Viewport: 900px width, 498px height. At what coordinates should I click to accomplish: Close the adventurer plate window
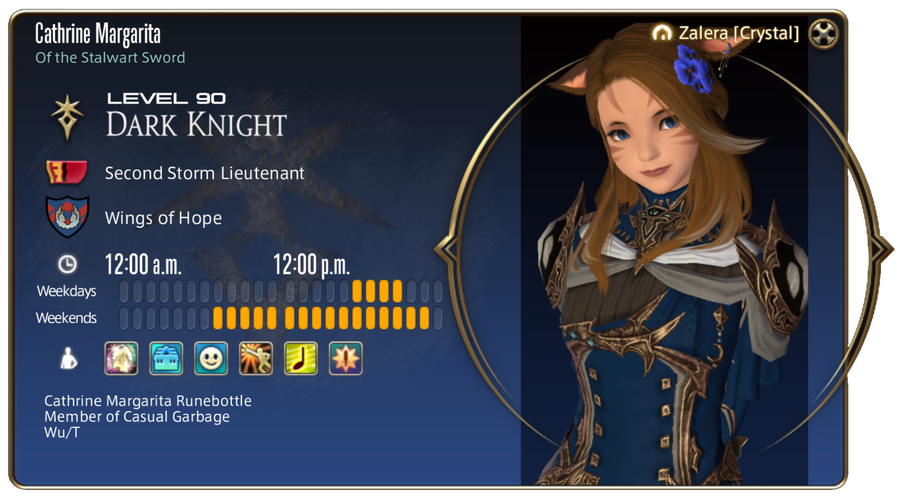pyautogui.click(x=823, y=34)
